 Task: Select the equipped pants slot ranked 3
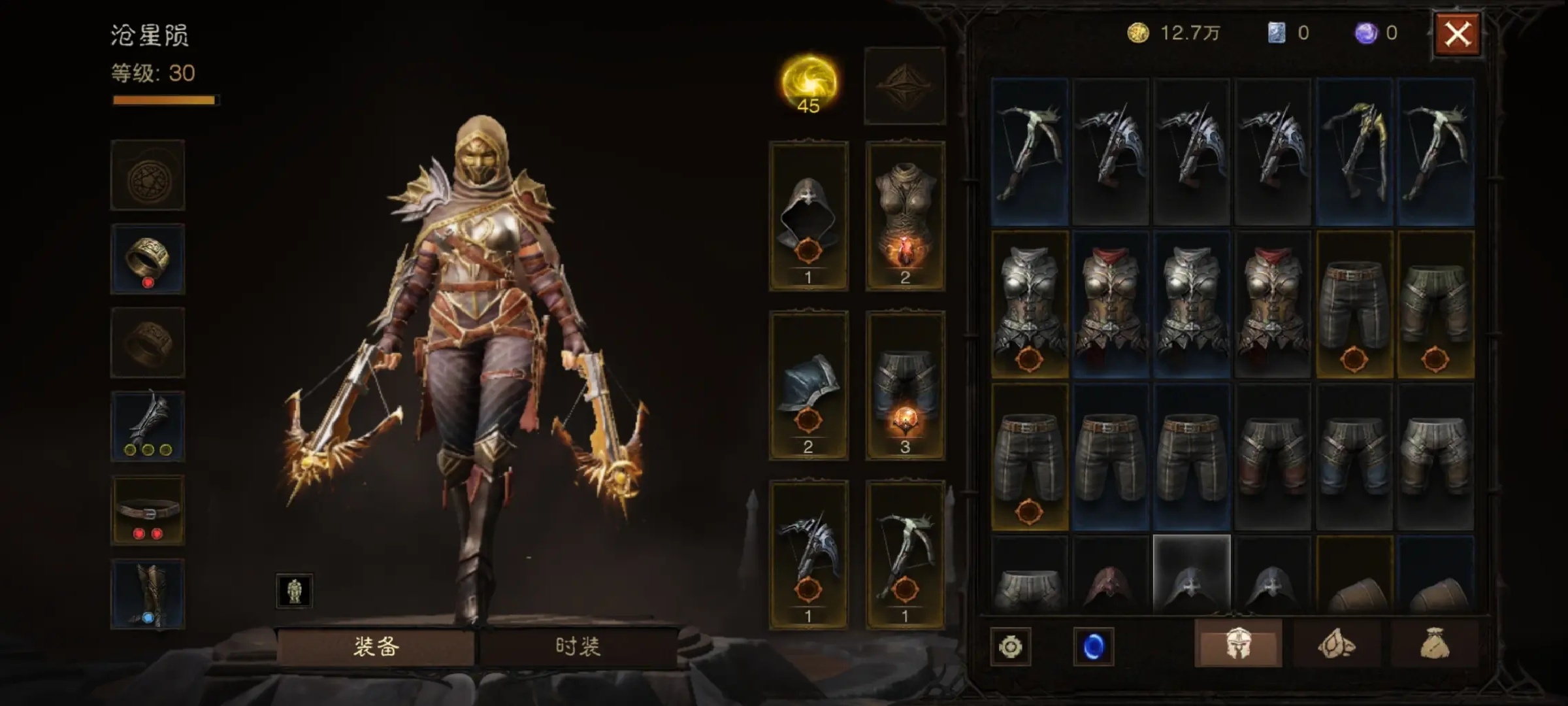905,386
